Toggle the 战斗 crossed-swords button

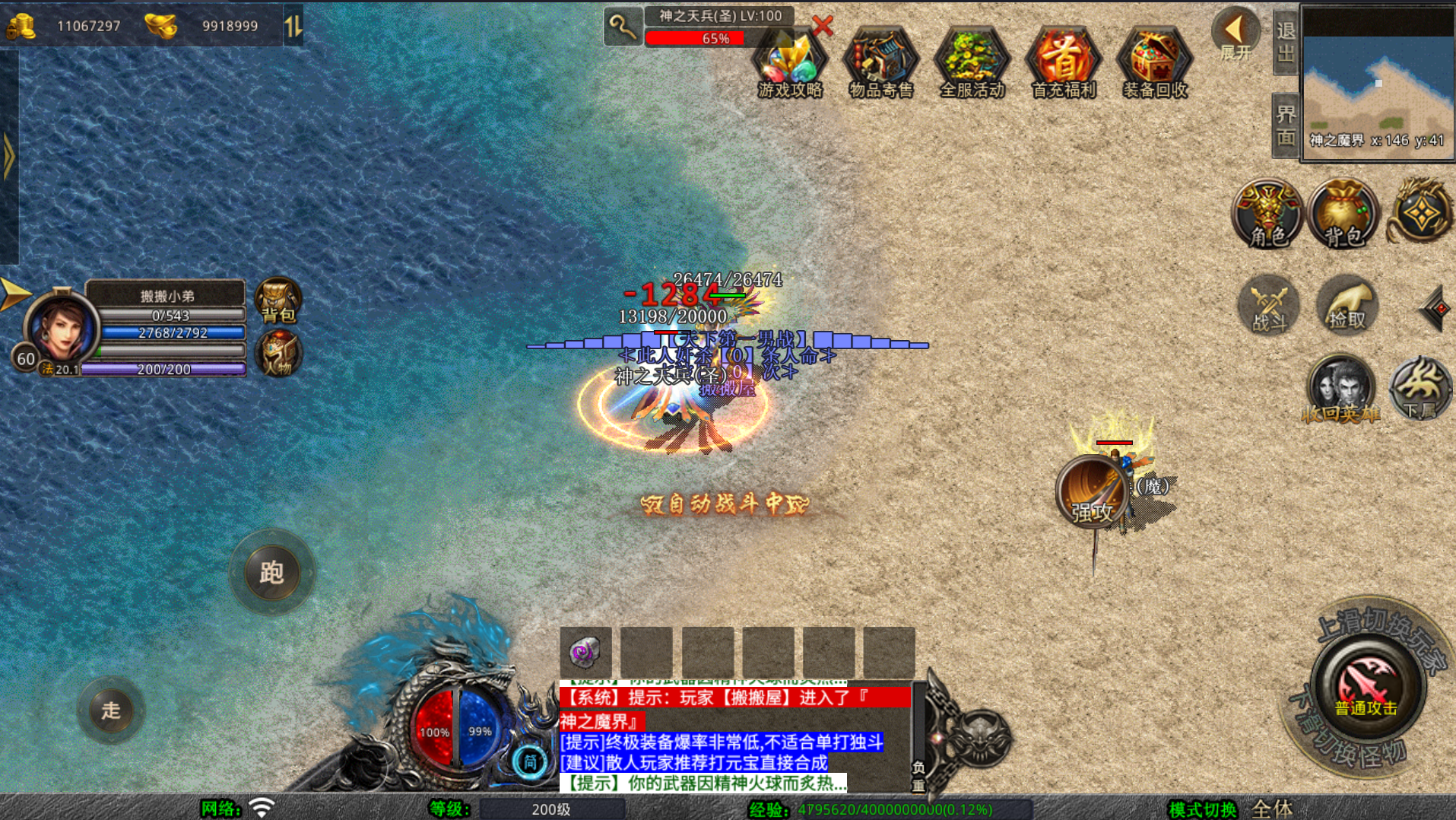pos(1269,306)
